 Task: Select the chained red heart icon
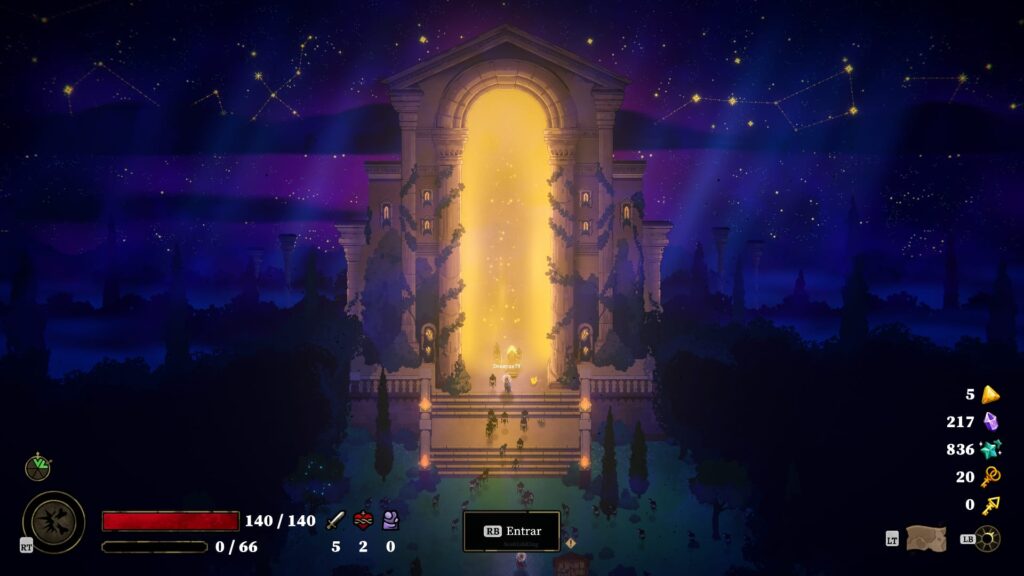pos(363,520)
